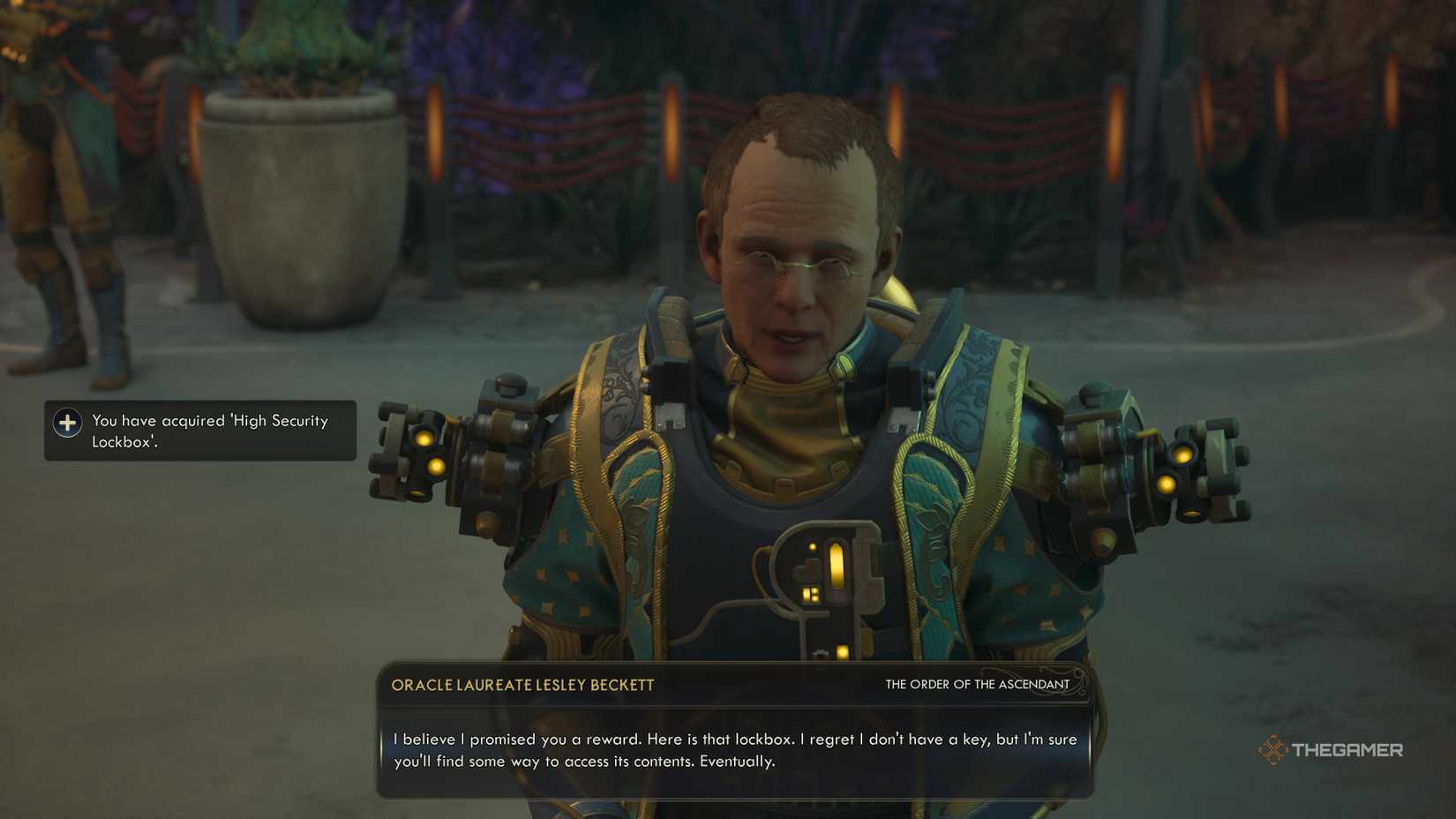
Task: Select the TheGamer logo watermark
Action: click(1332, 750)
